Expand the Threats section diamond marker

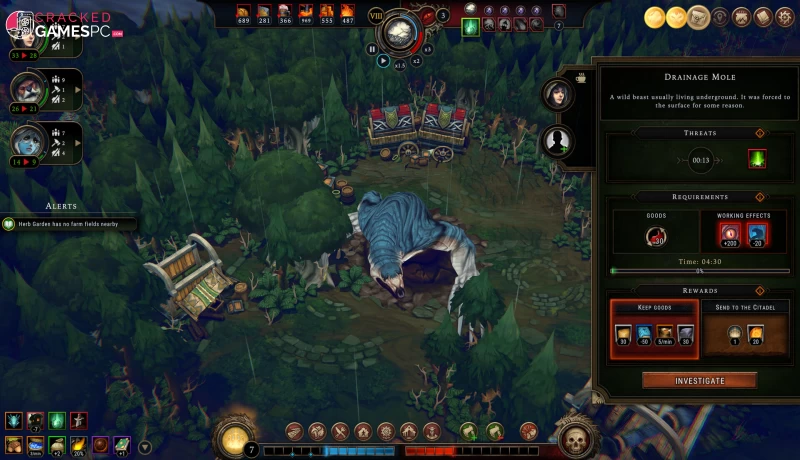[759, 132]
